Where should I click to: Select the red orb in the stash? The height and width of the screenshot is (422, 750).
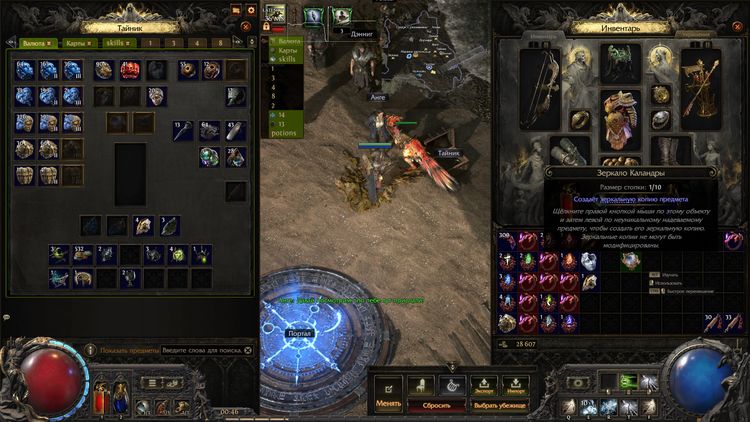[131, 70]
